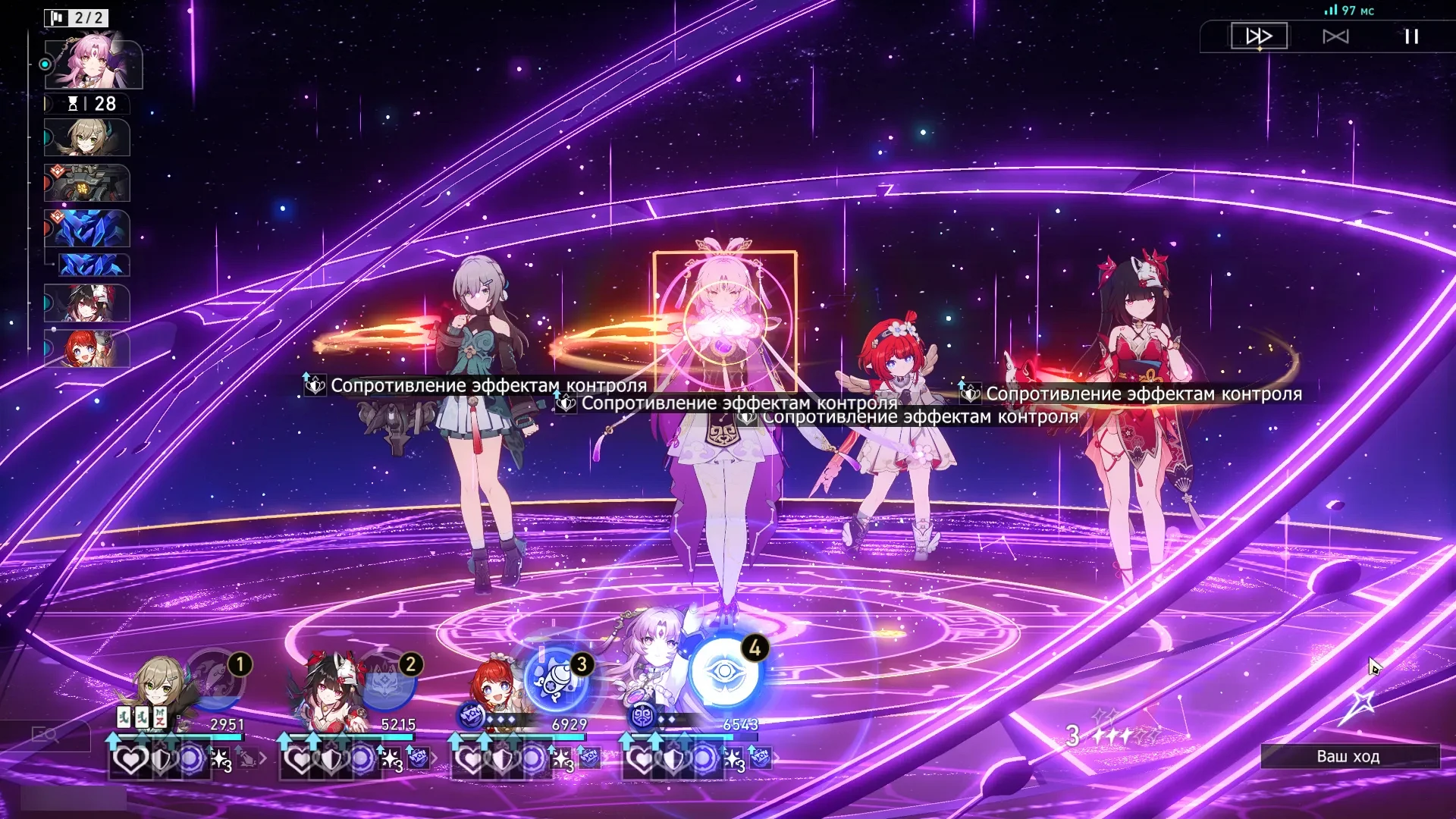Open the battle details magnifier icon
The height and width of the screenshot is (819, 1456).
point(45,734)
